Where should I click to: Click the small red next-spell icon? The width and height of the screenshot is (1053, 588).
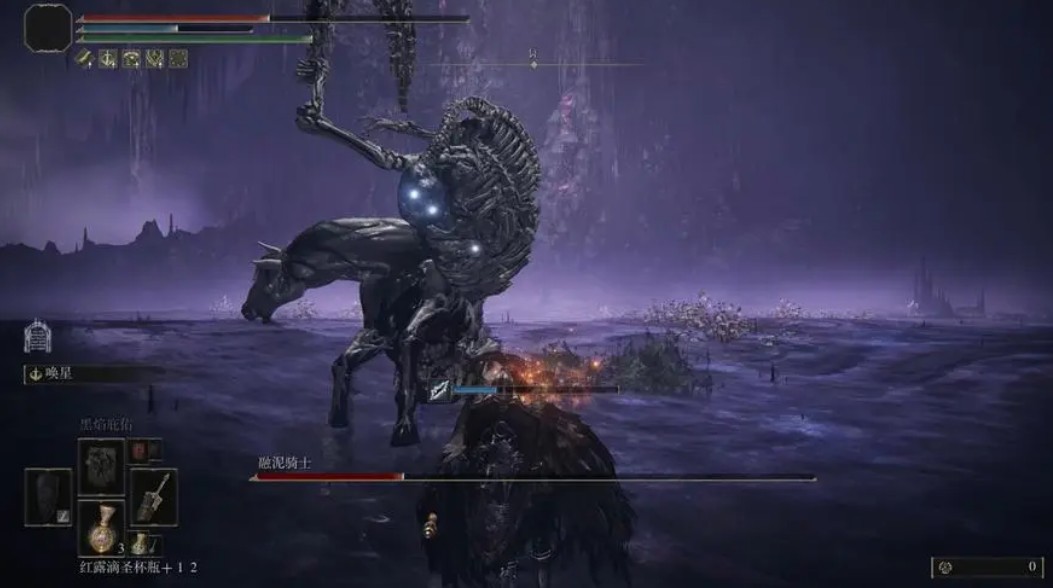coord(139,452)
